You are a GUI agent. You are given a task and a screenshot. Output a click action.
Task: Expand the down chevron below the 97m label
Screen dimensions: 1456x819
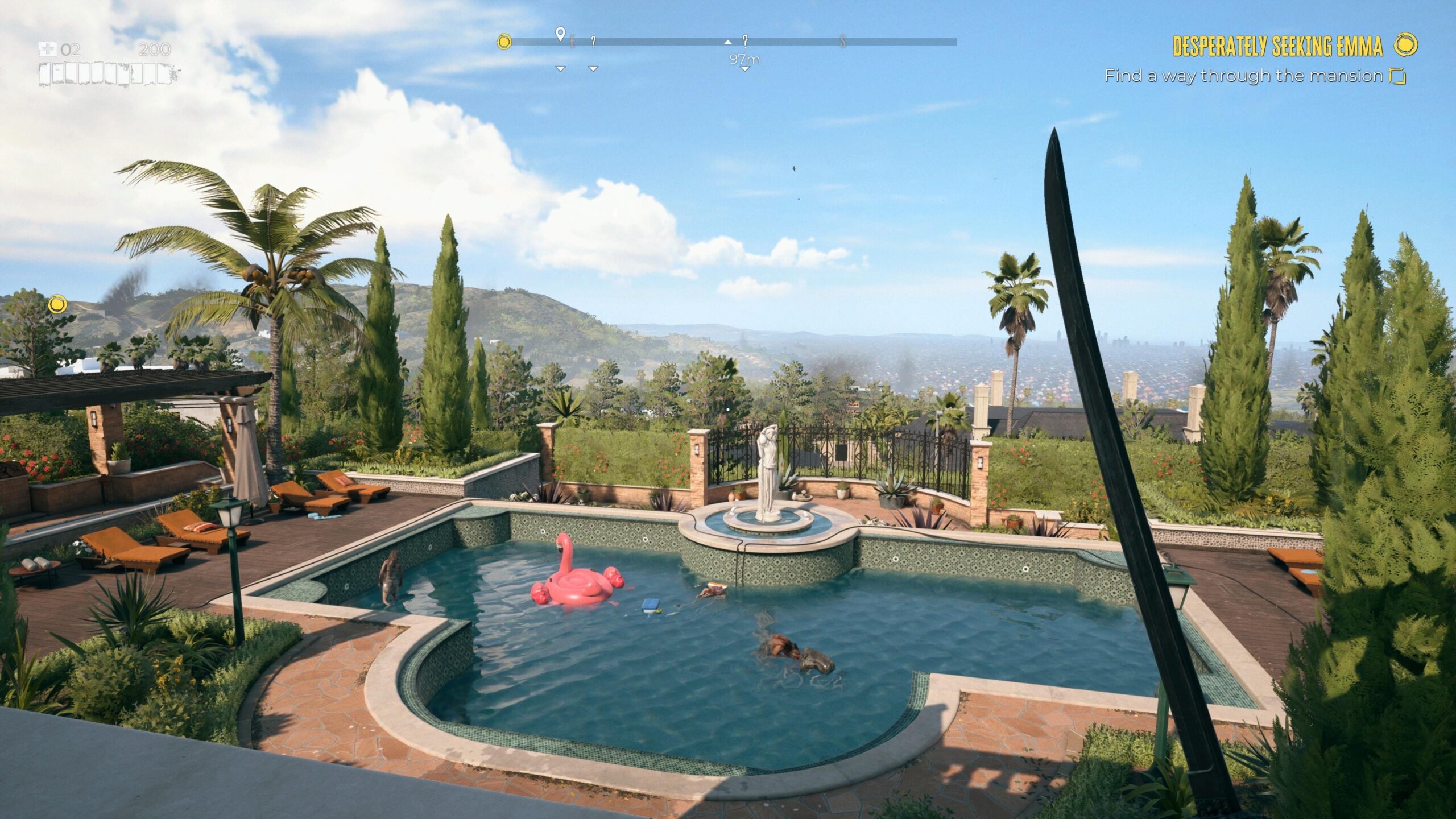pyautogui.click(x=745, y=69)
